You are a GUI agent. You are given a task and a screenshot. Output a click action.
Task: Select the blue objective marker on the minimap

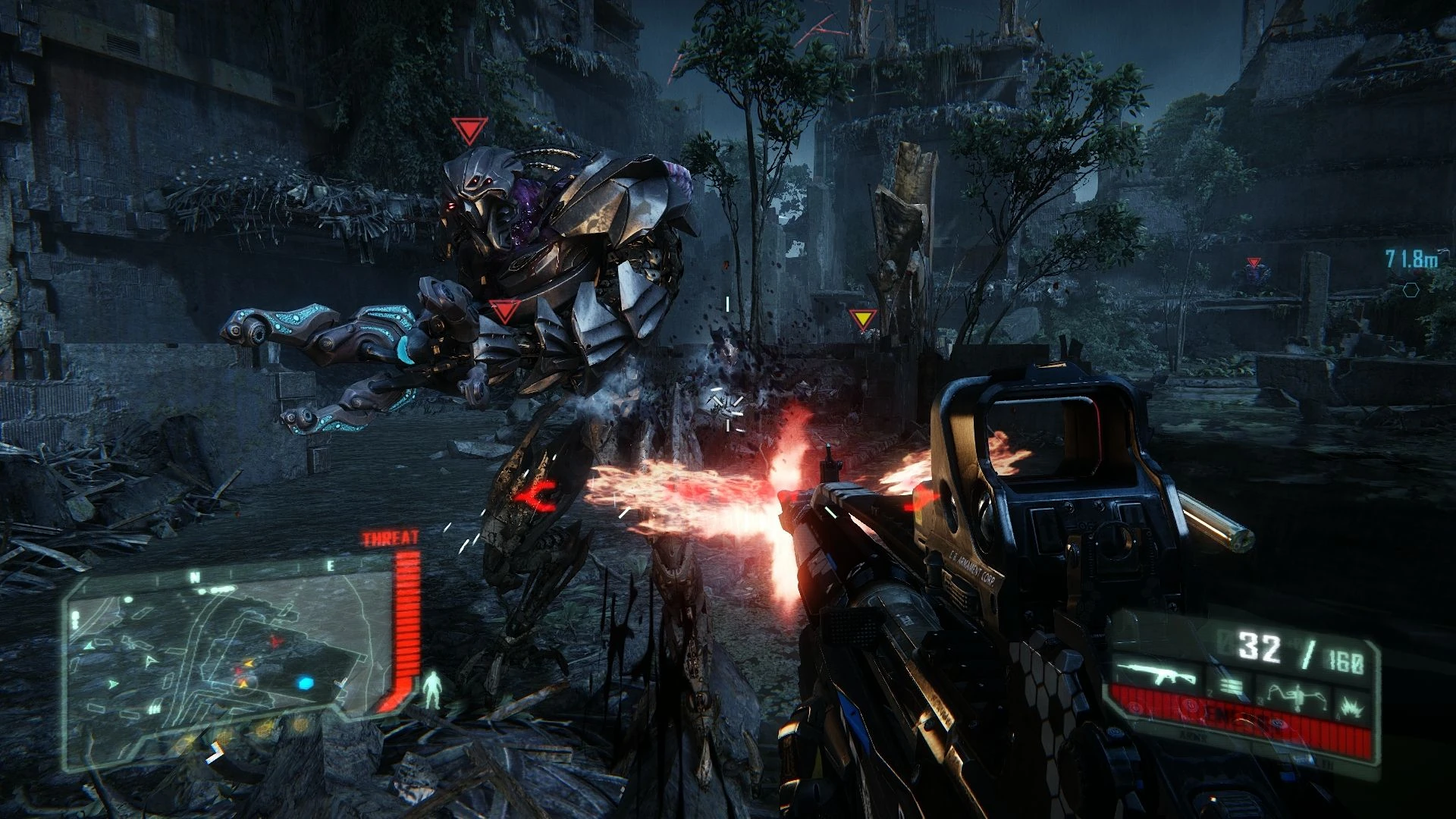click(x=306, y=683)
